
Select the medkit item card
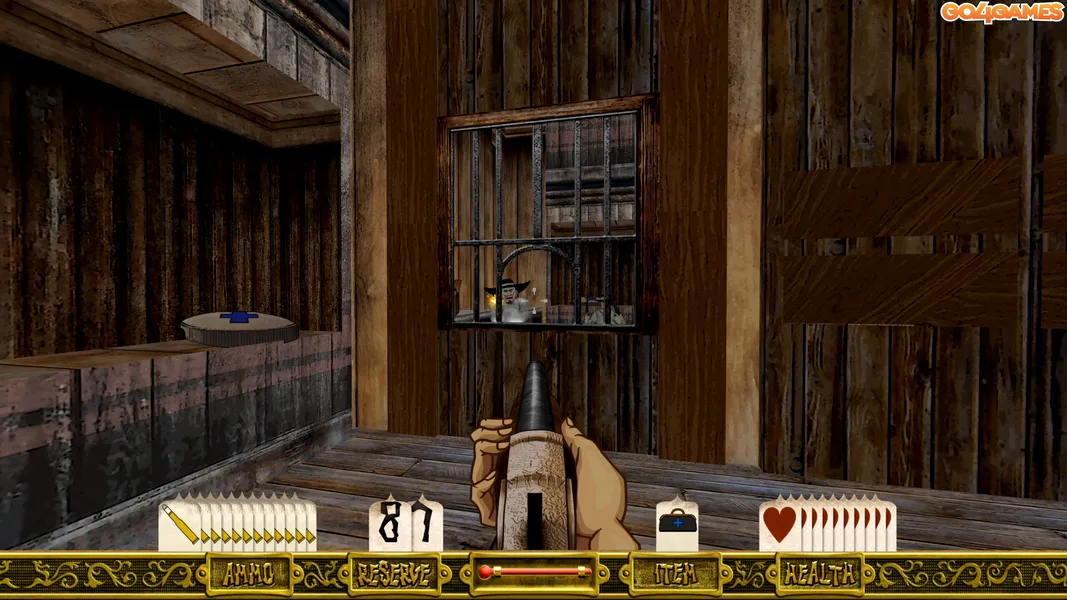point(677,524)
